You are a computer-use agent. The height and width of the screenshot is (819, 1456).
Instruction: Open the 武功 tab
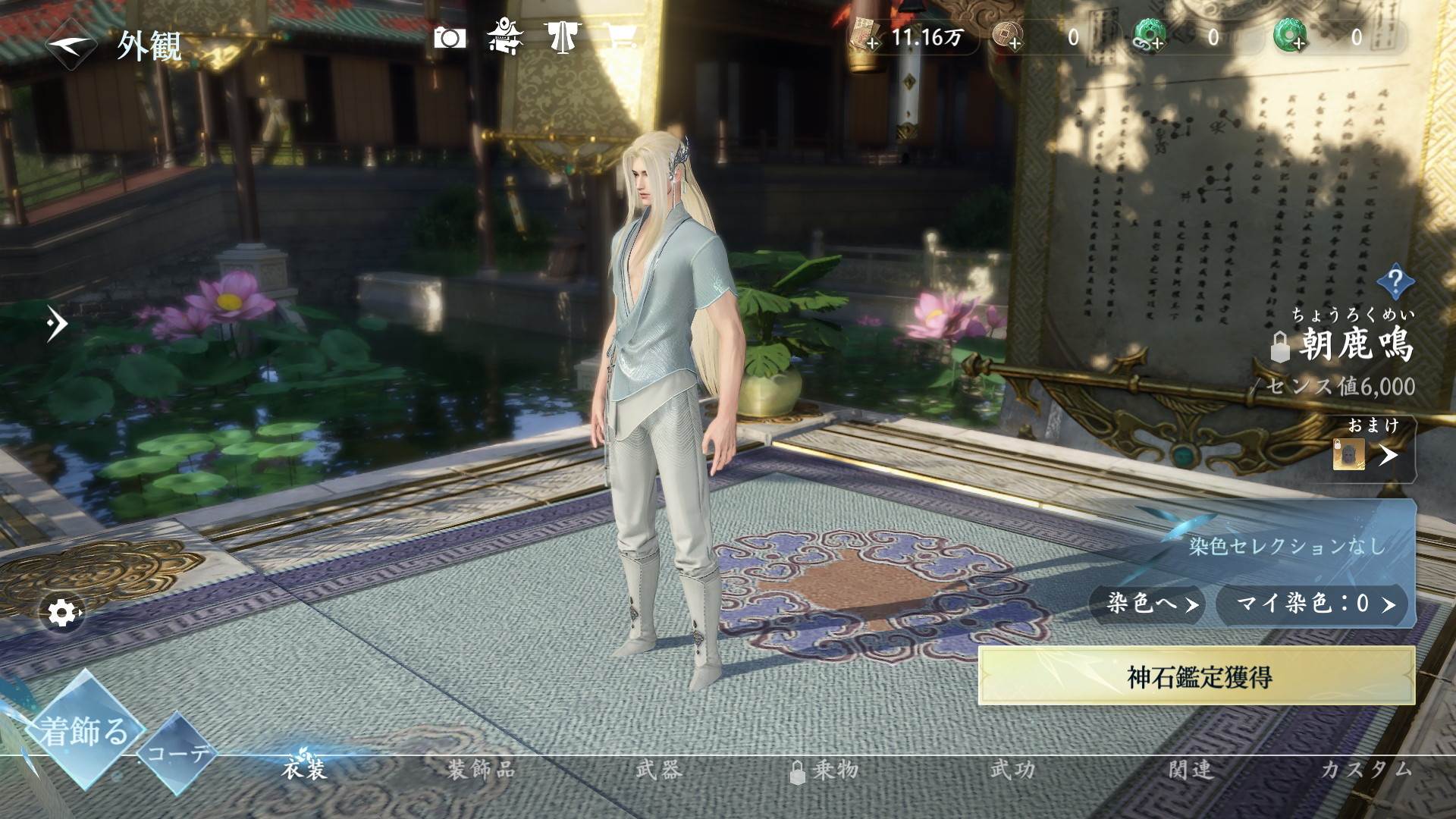click(1012, 770)
